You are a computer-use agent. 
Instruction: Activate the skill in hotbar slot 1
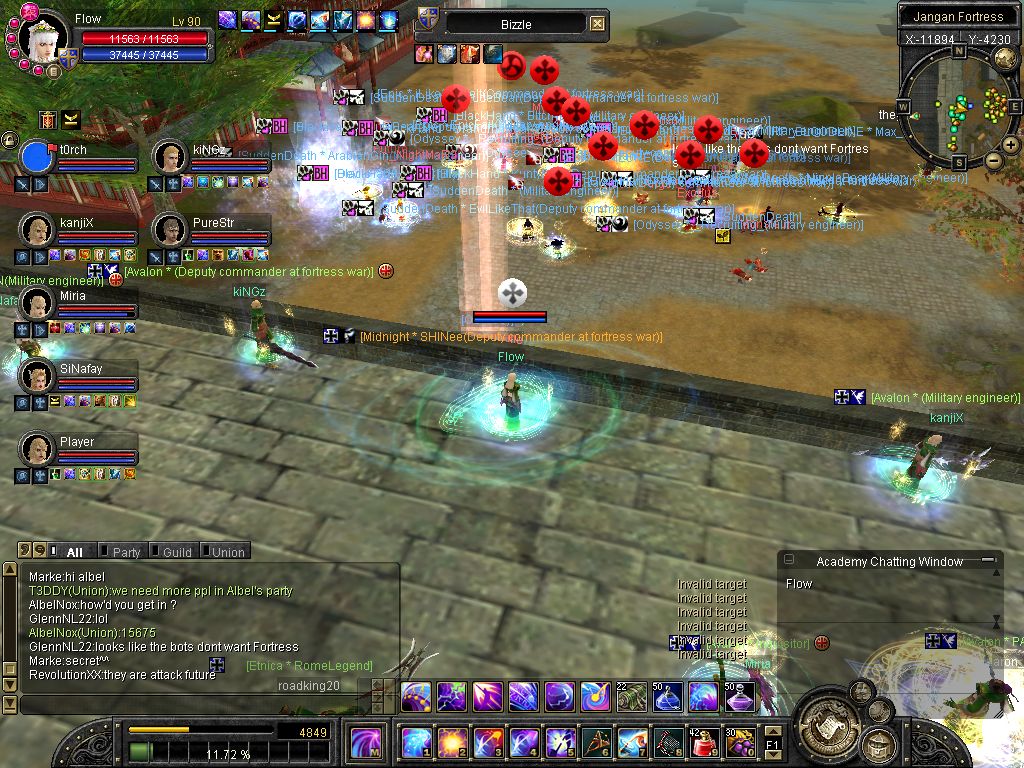416,743
